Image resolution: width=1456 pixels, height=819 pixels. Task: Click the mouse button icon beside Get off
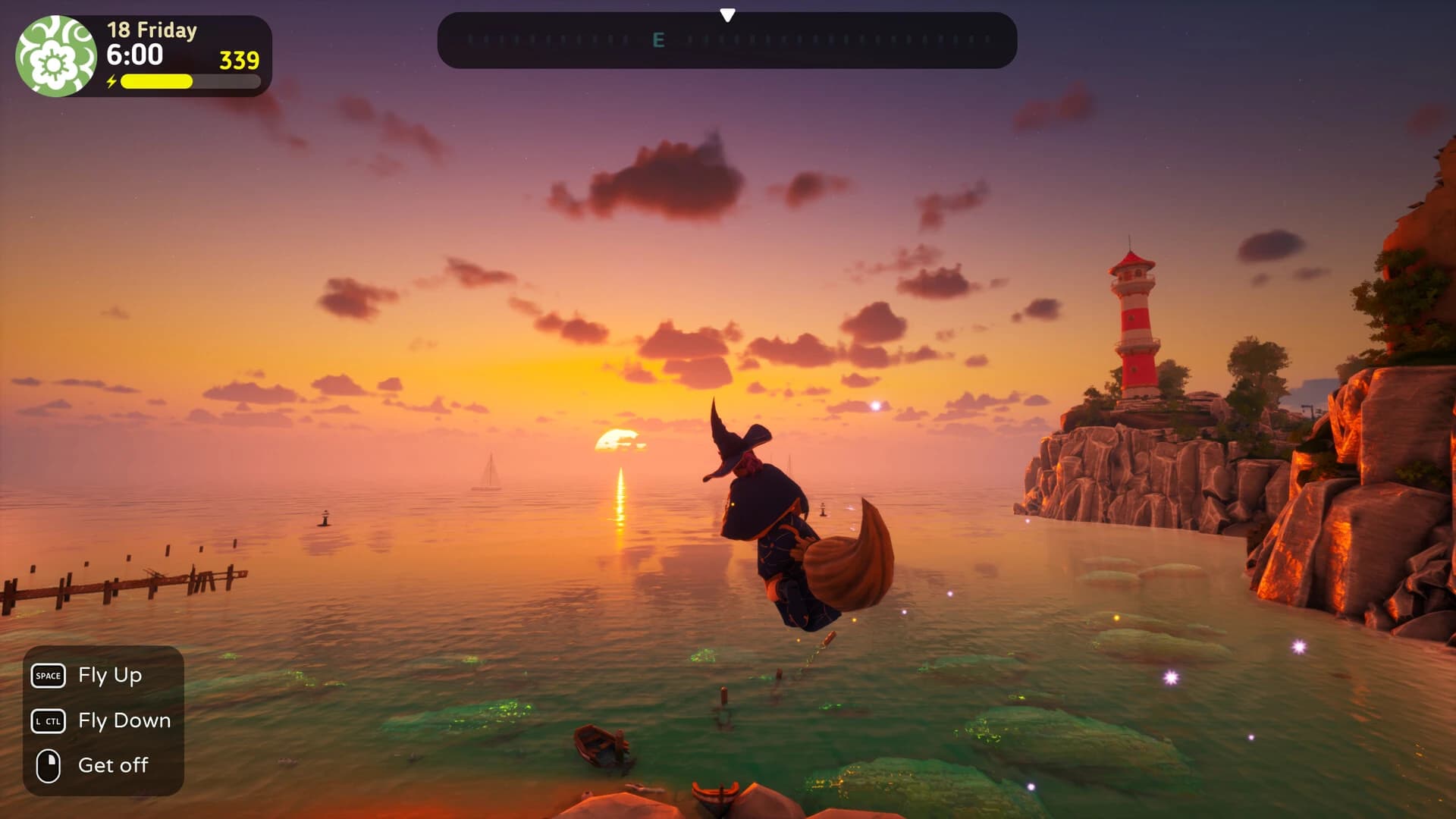click(48, 765)
